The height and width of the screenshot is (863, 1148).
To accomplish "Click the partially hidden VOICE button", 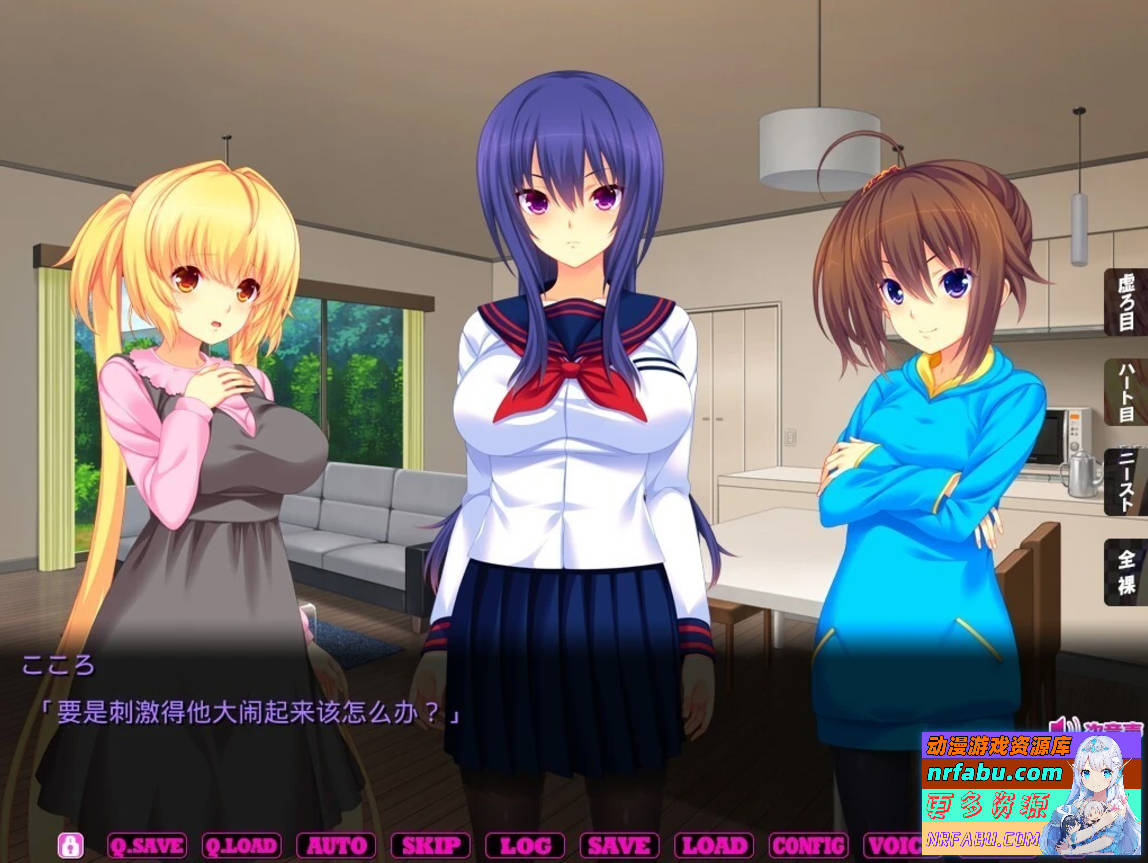I will click(890, 845).
